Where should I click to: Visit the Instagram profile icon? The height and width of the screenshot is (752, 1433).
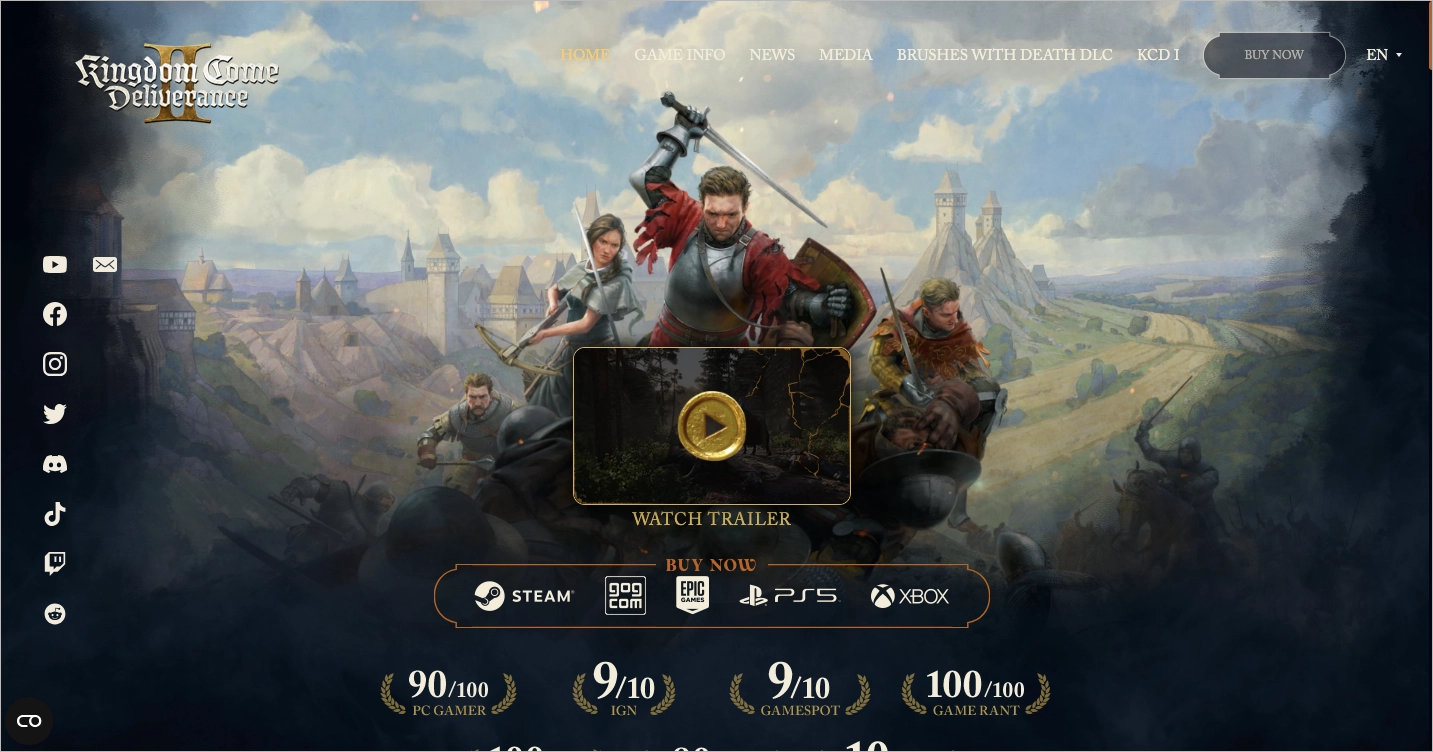click(55, 364)
